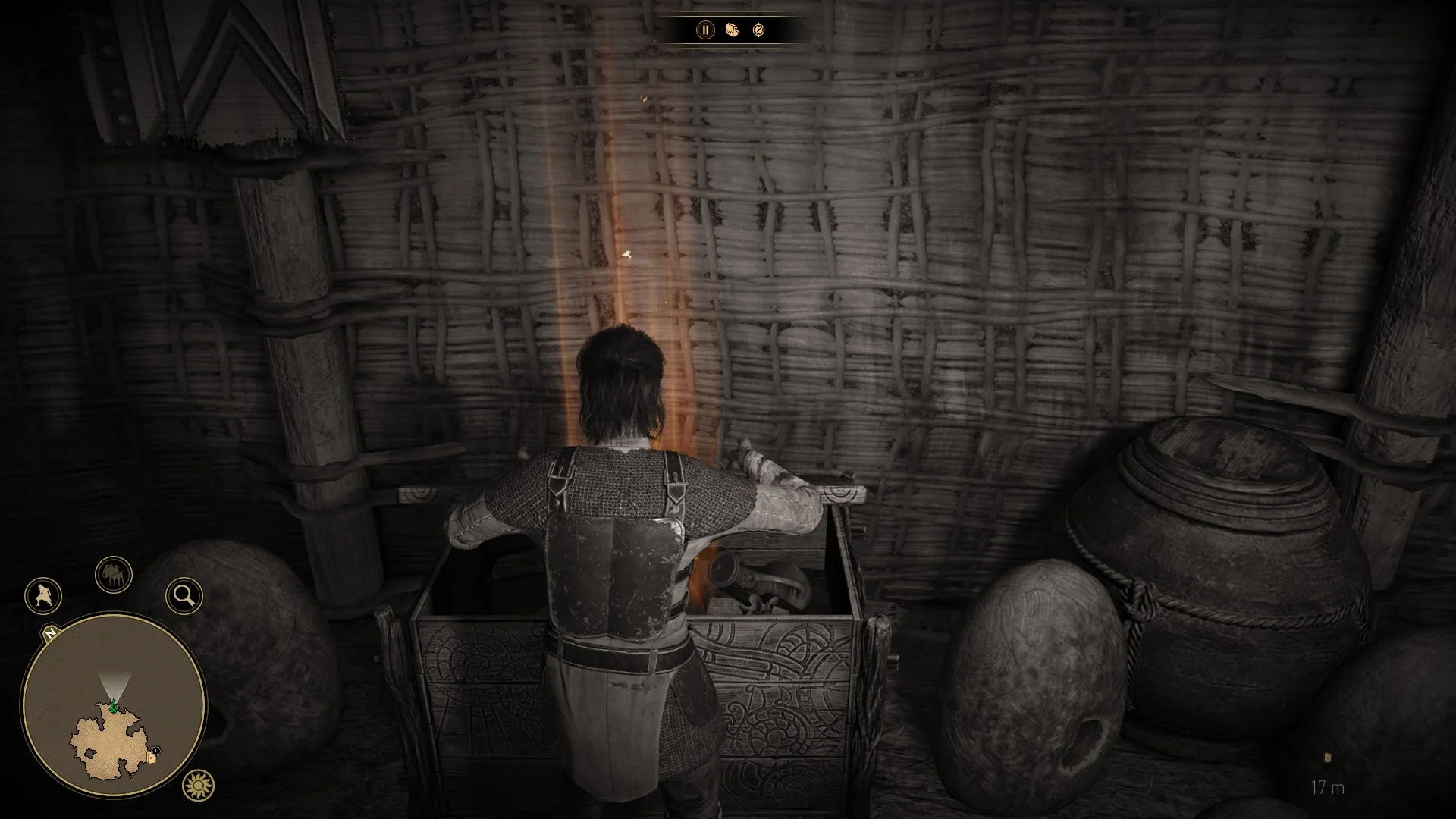Pause the game with the pause icon

tap(705, 30)
